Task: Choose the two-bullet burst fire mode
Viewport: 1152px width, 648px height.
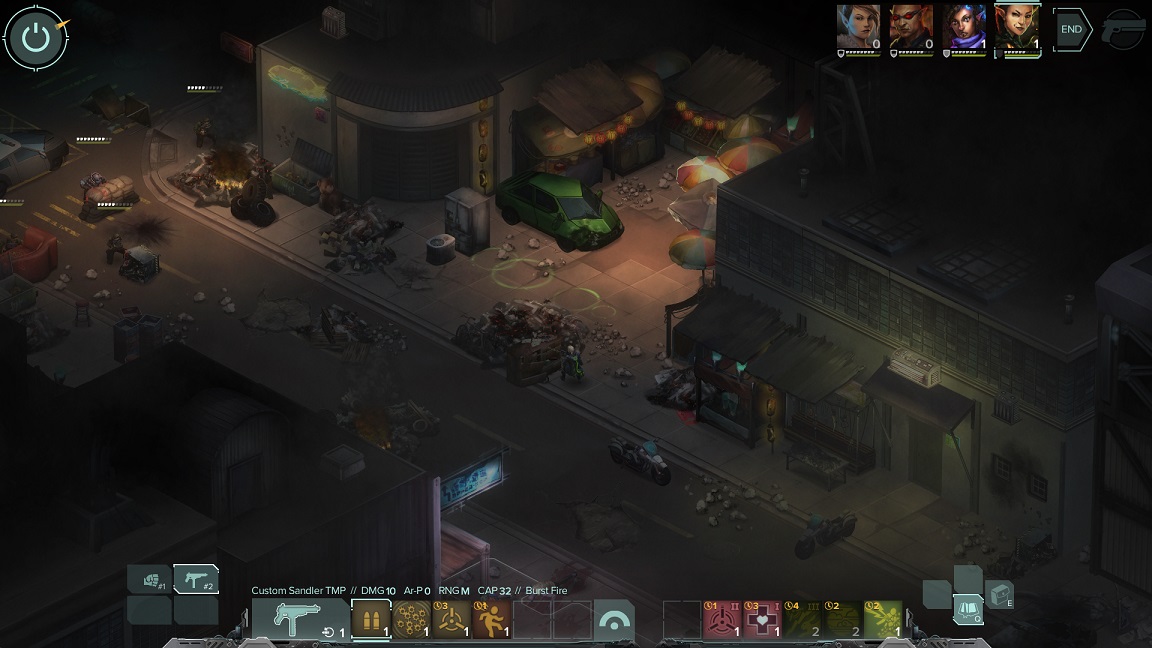Action: (371, 620)
